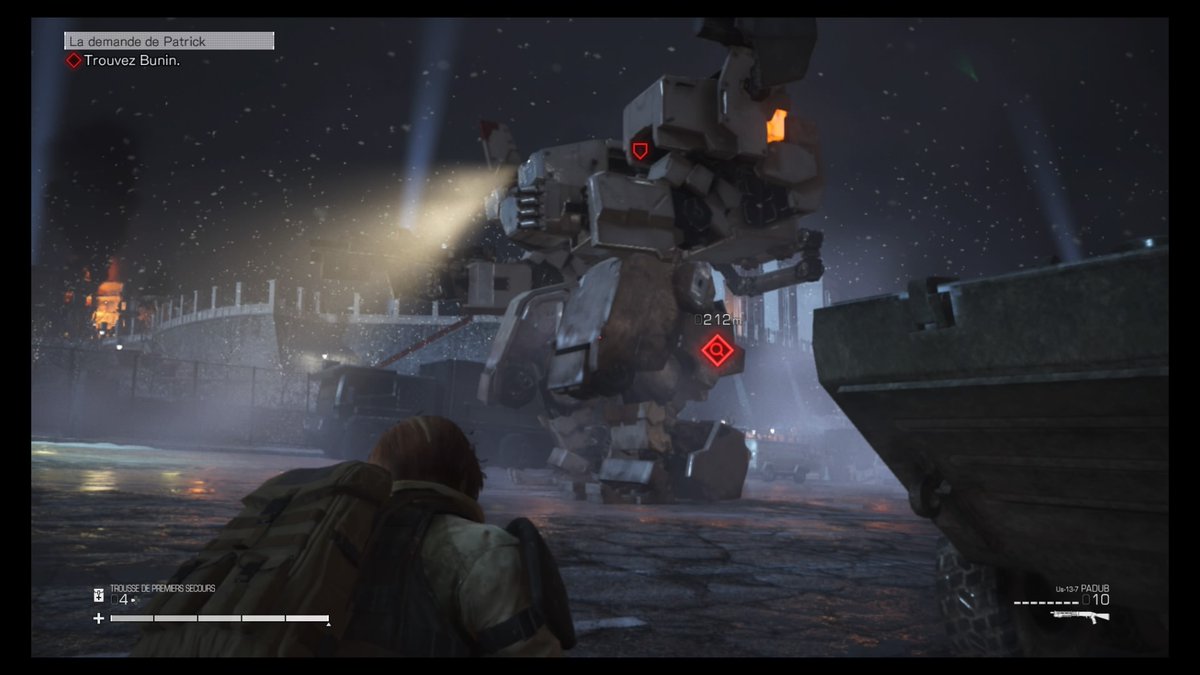Image resolution: width=1200 pixels, height=675 pixels.
Task: Click the red objective waypoint marker
Action: [716, 350]
